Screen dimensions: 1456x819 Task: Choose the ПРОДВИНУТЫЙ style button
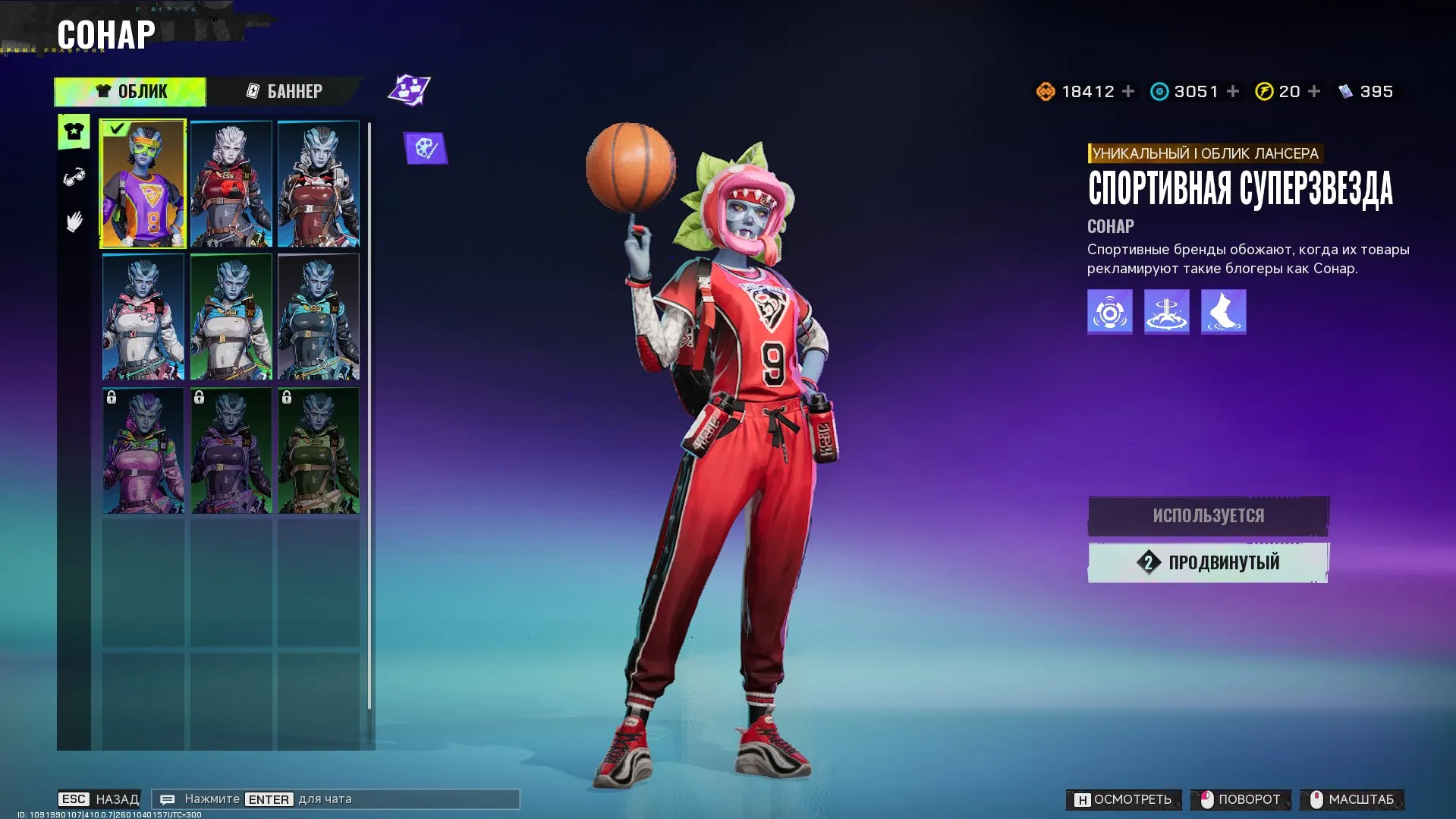pos(1208,562)
